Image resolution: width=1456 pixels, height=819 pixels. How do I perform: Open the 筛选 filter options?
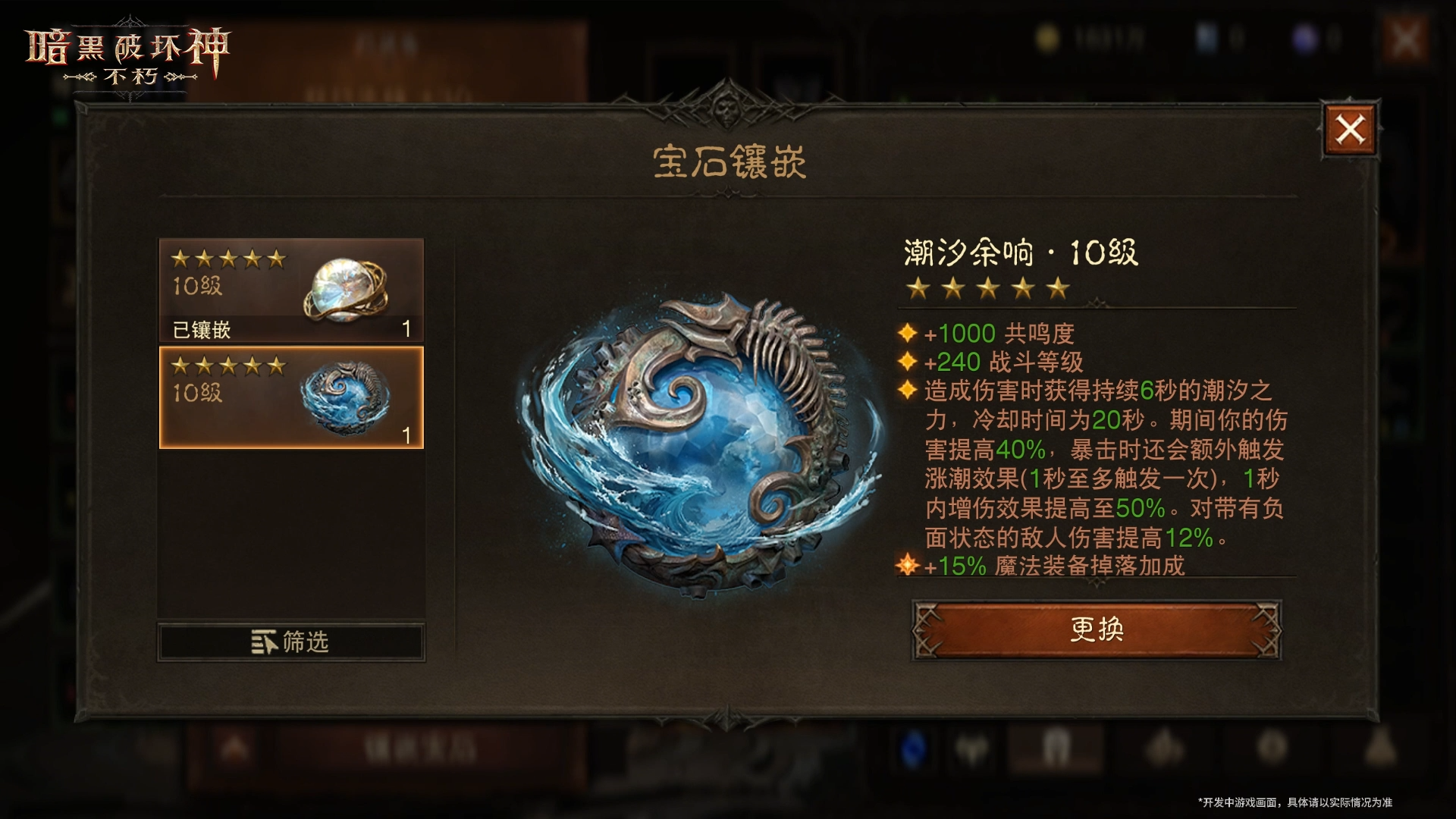tap(290, 642)
